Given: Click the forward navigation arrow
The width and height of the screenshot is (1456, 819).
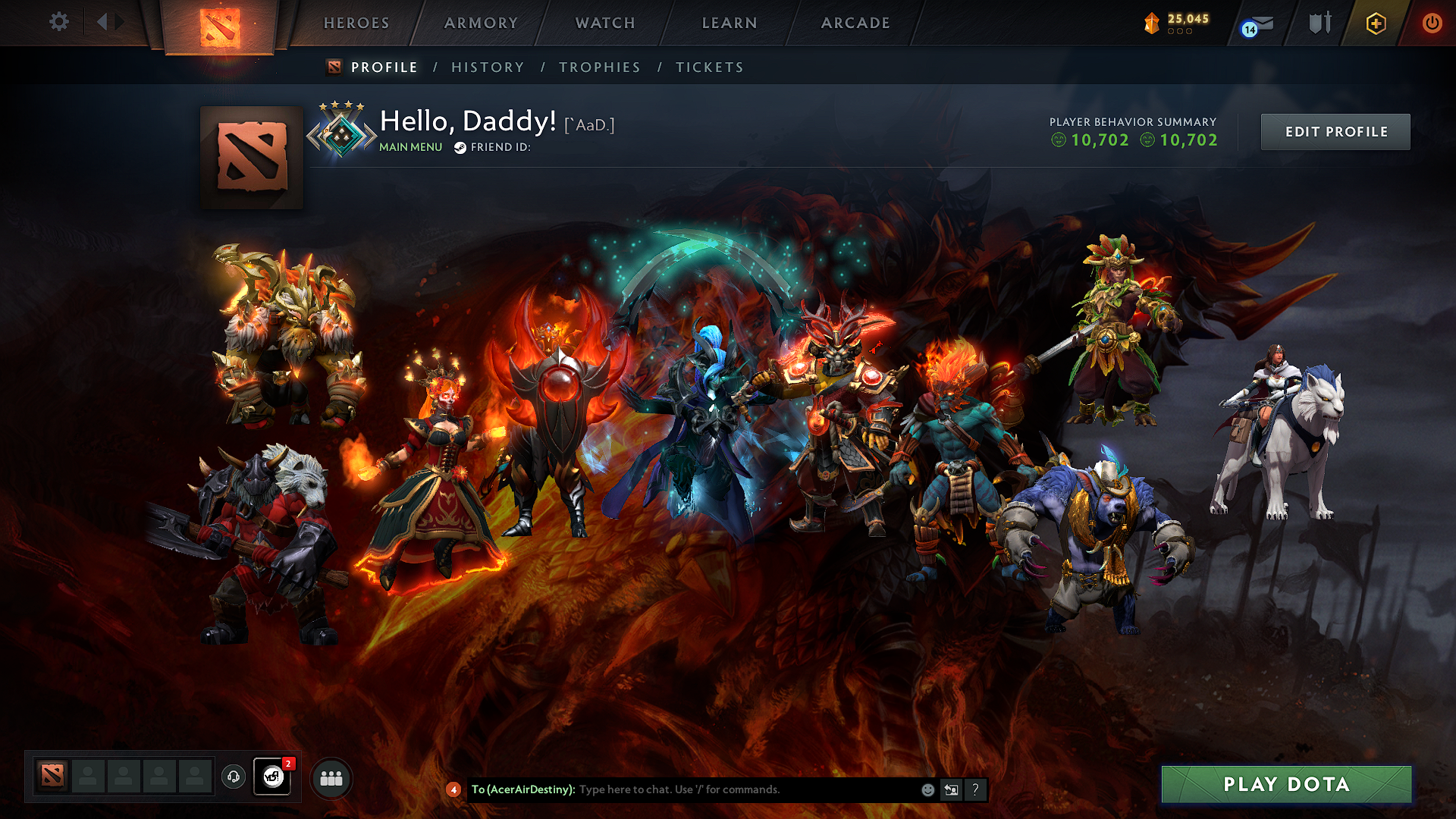Looking at the screenshot, I should pos(118,22).
